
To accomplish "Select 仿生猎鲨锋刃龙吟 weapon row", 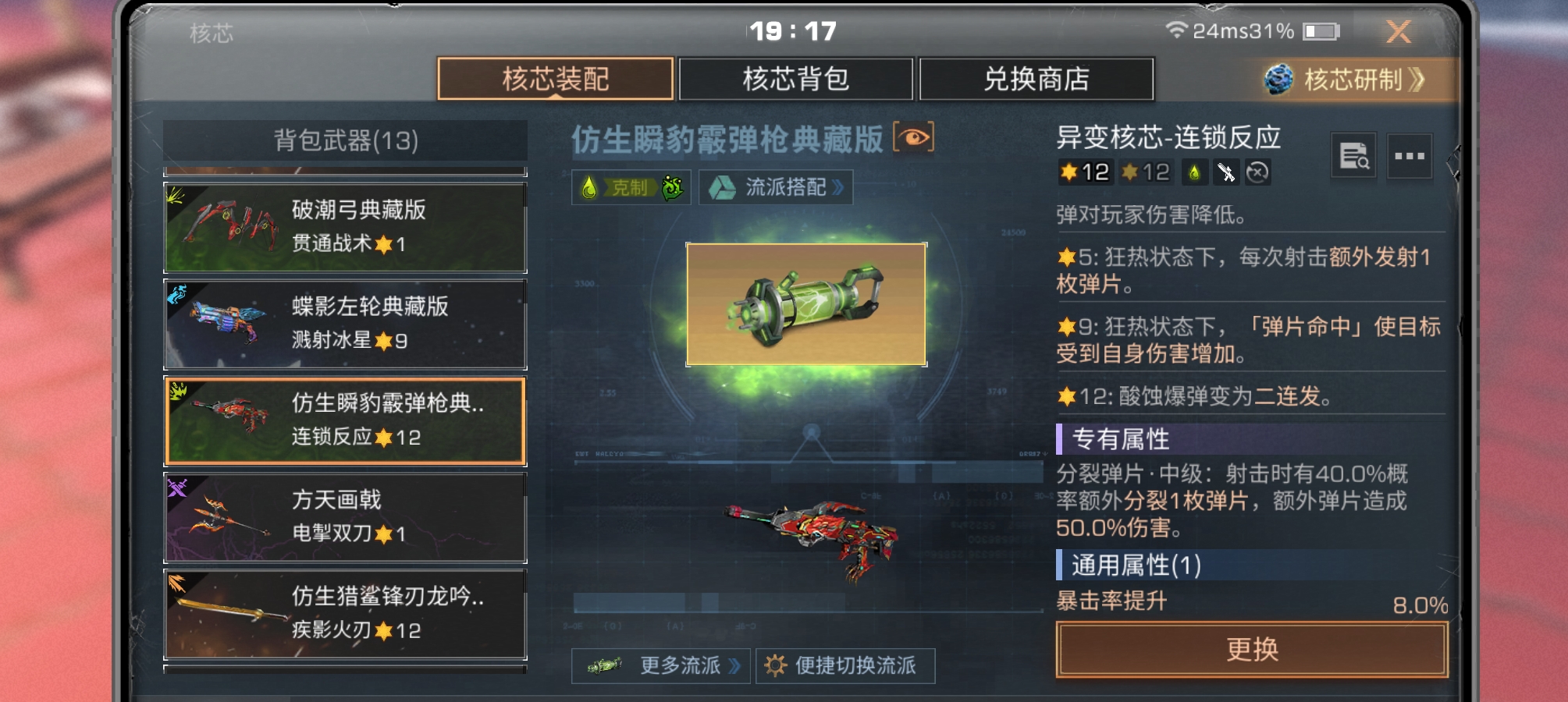I will pyautogui.click(x=345, y=614).
